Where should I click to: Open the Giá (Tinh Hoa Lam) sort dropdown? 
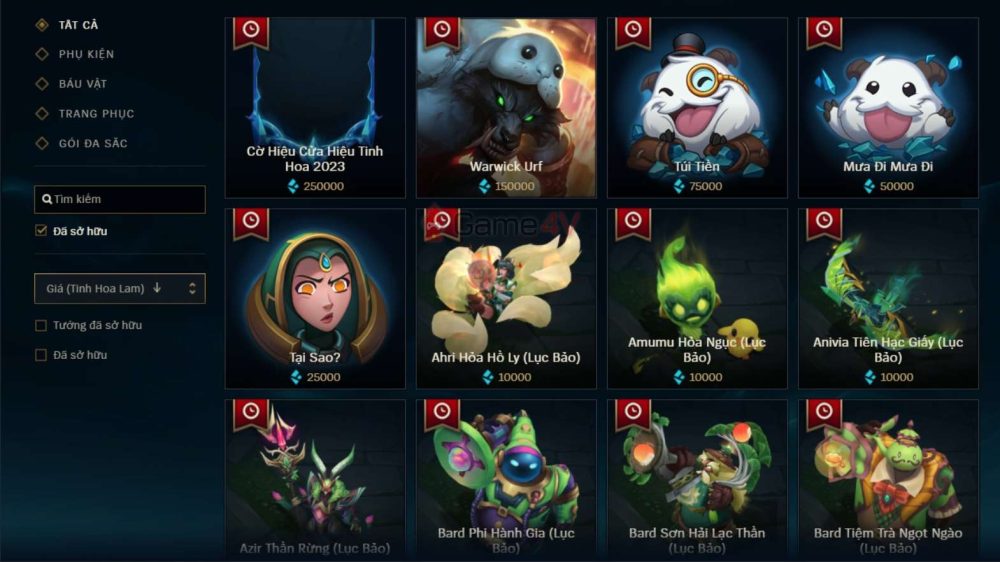pyautogui.click(x=120, y=289)
